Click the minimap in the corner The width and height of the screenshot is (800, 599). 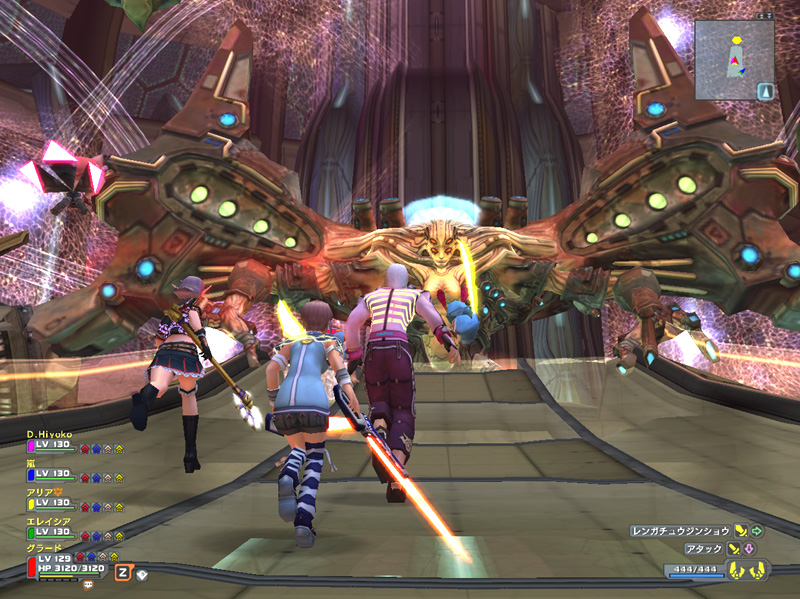pyautogui.click(x=733, y=58)
